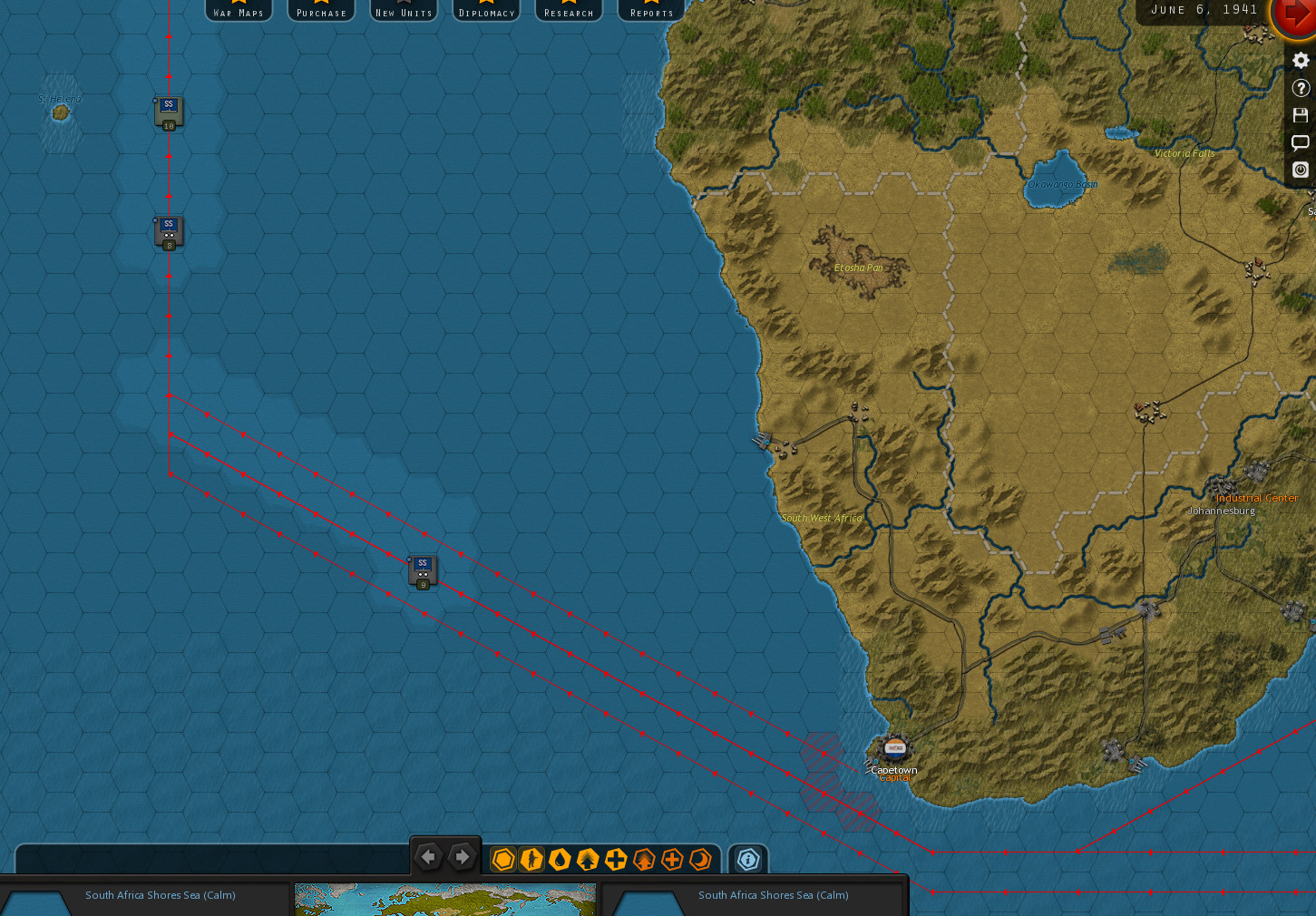Screen dimensions: 1316x916
Task: Click the world minimap at the bottom
Action: (x=445, y=900)
